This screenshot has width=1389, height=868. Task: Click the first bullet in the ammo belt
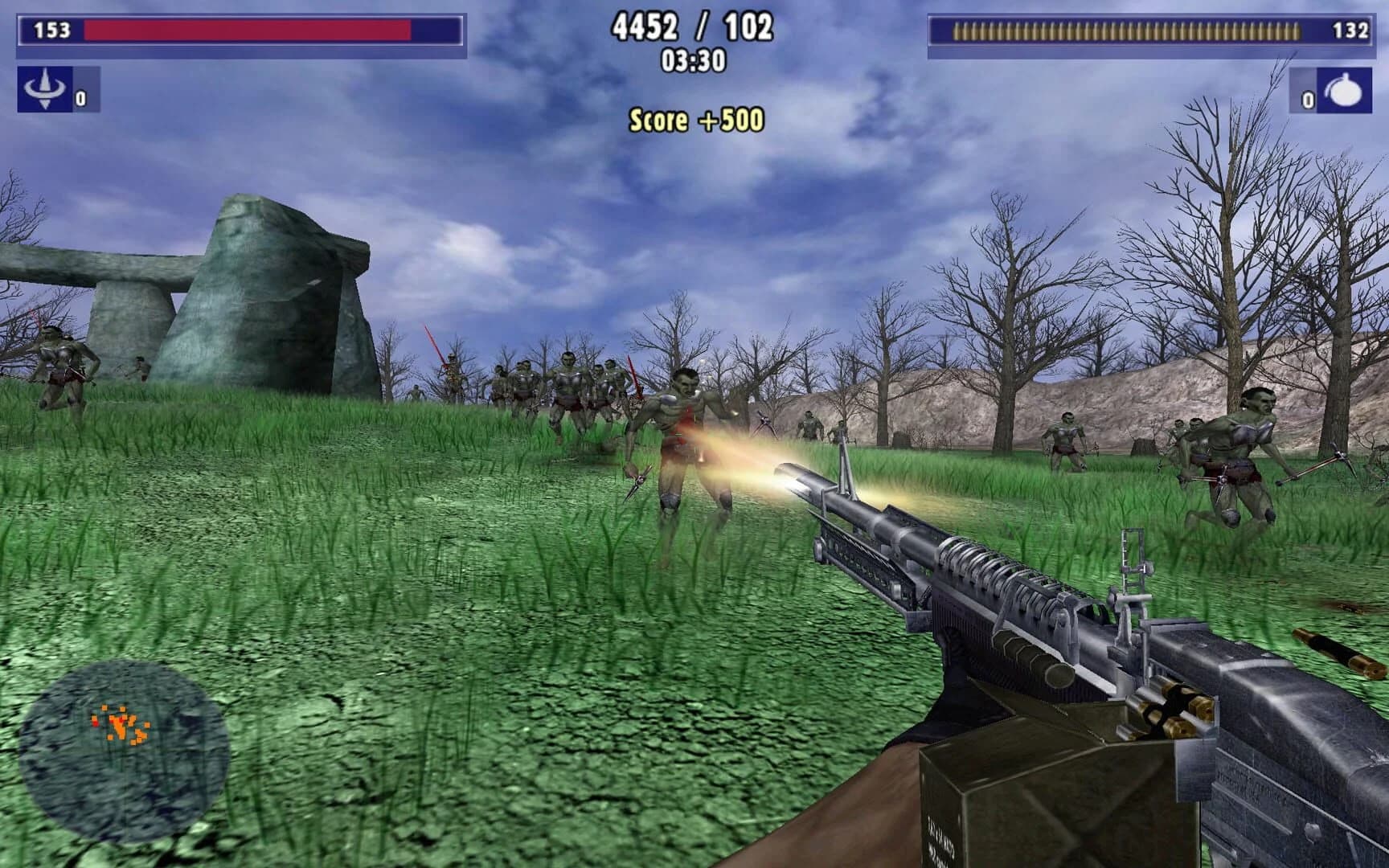point(957,31)
